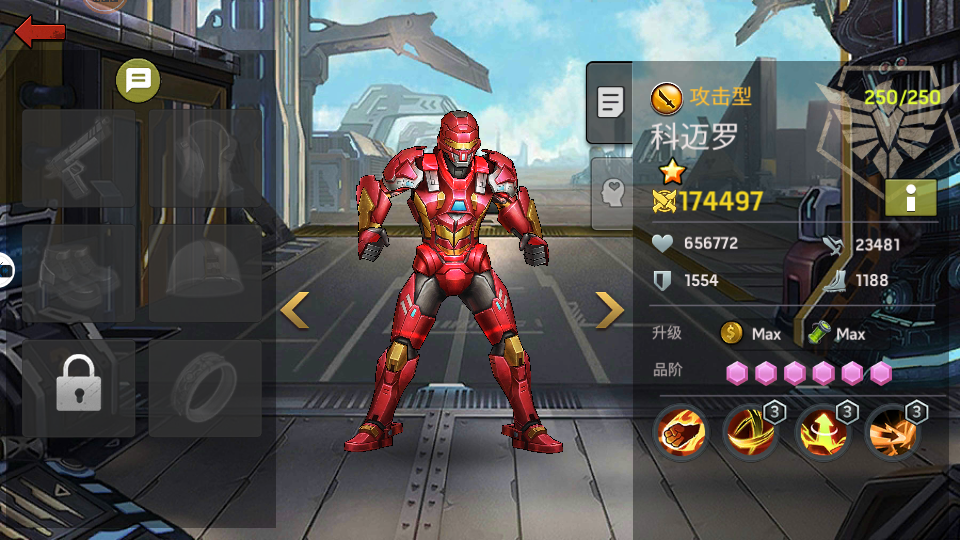Go back with the red arrow
960x540 pixels.
(40, 32)
